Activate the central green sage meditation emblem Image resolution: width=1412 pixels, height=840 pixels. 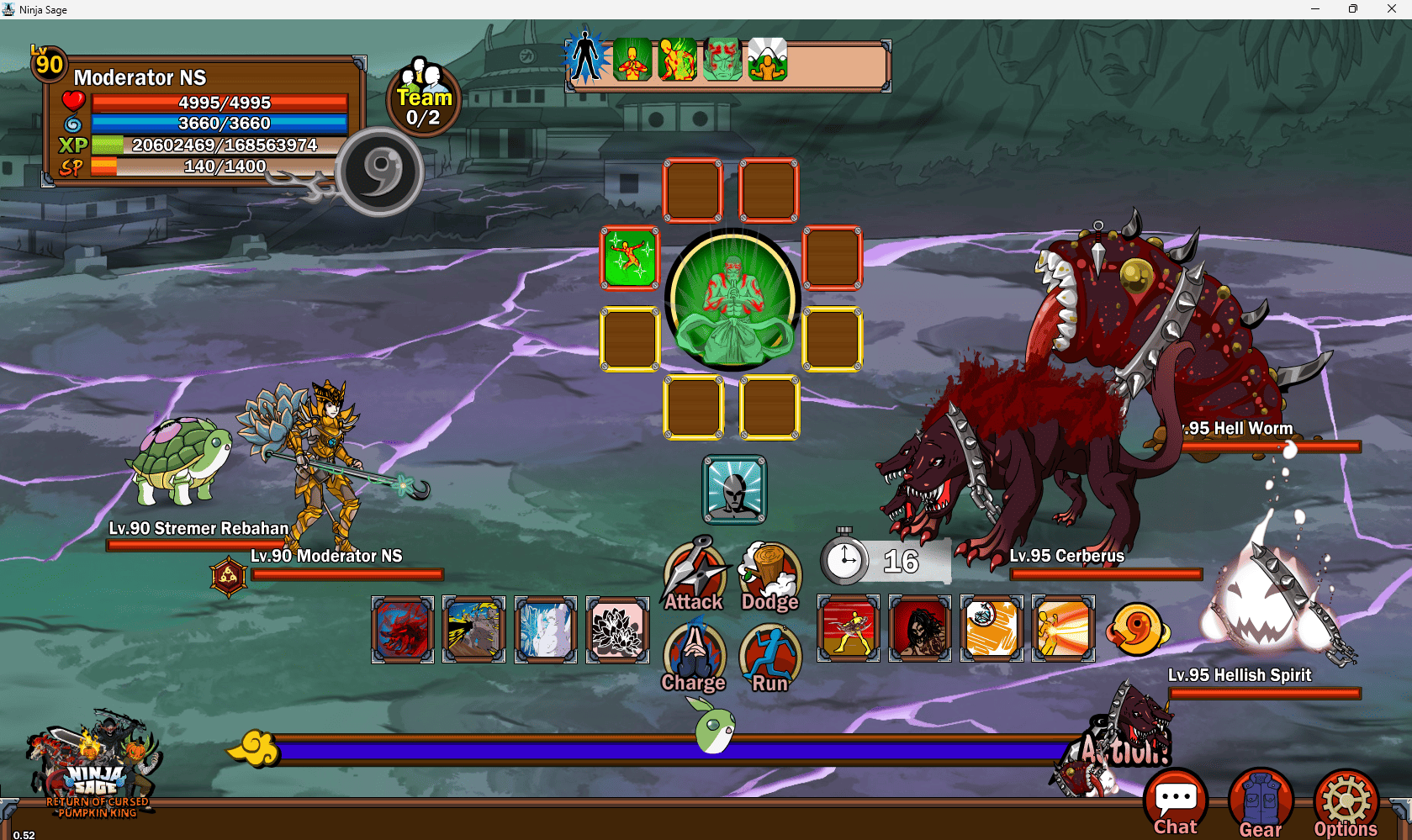(733, 299)
